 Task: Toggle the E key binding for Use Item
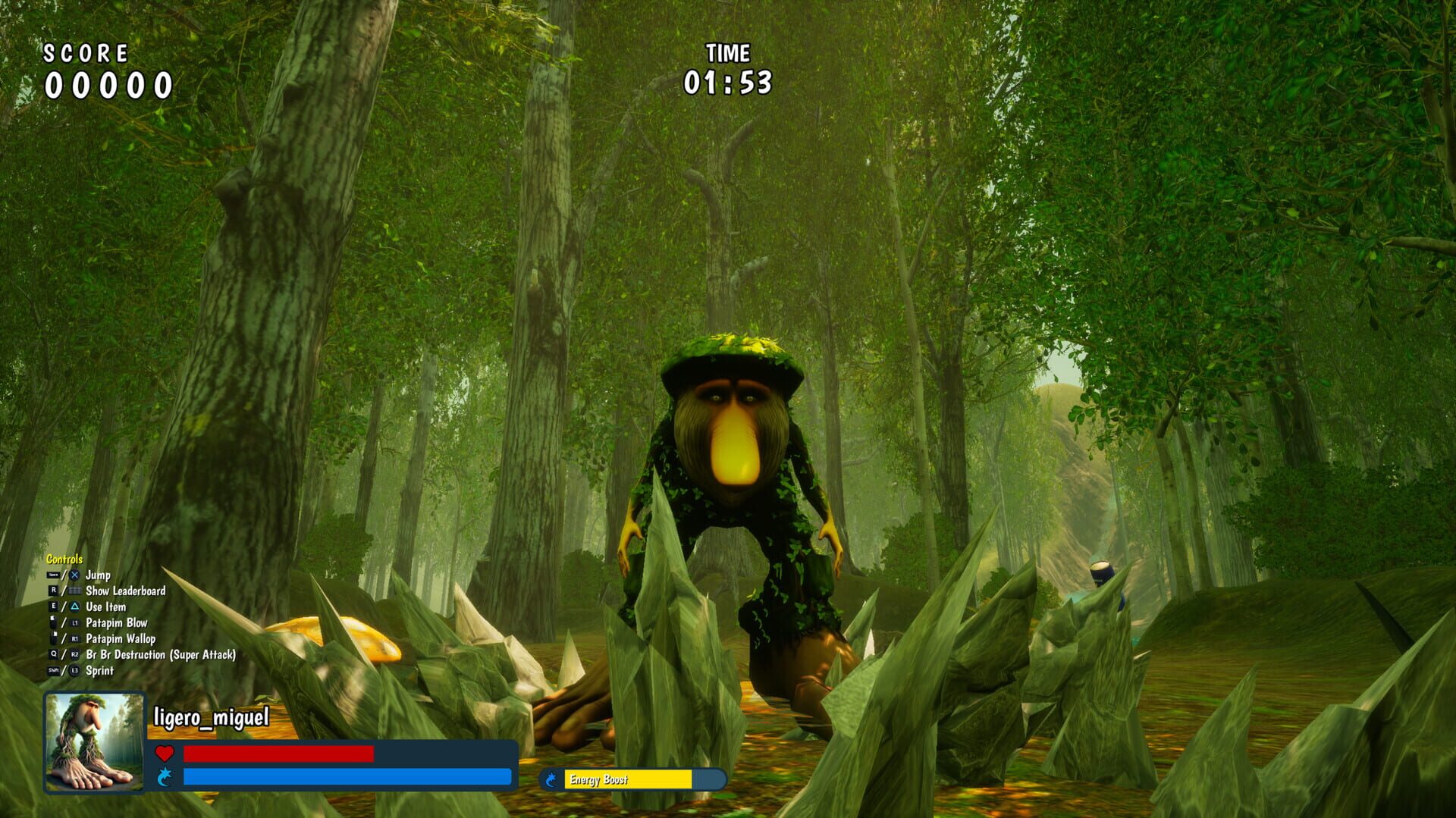[x=54, y=606]
